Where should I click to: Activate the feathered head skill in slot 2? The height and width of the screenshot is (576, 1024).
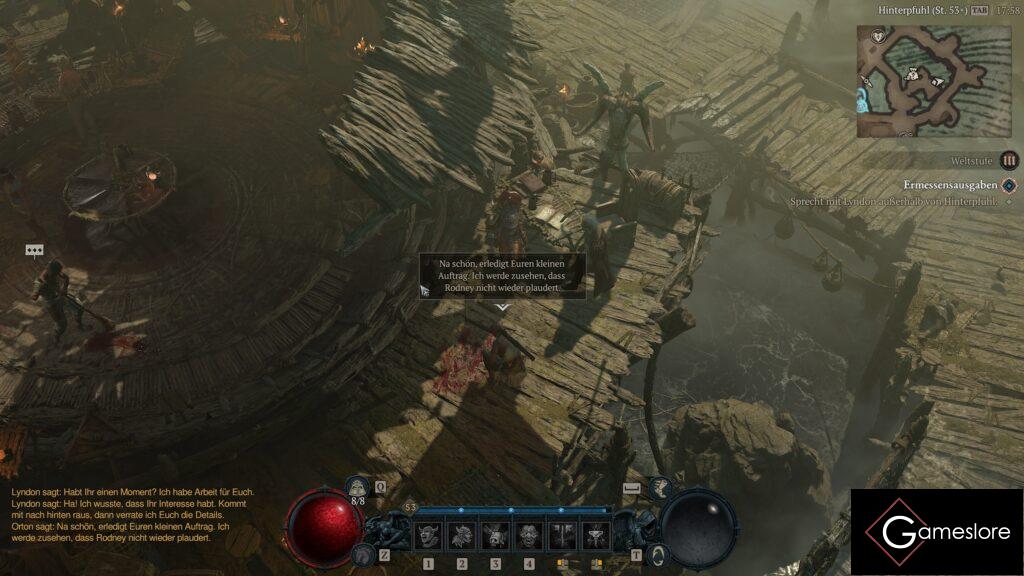tap(461, 536)
